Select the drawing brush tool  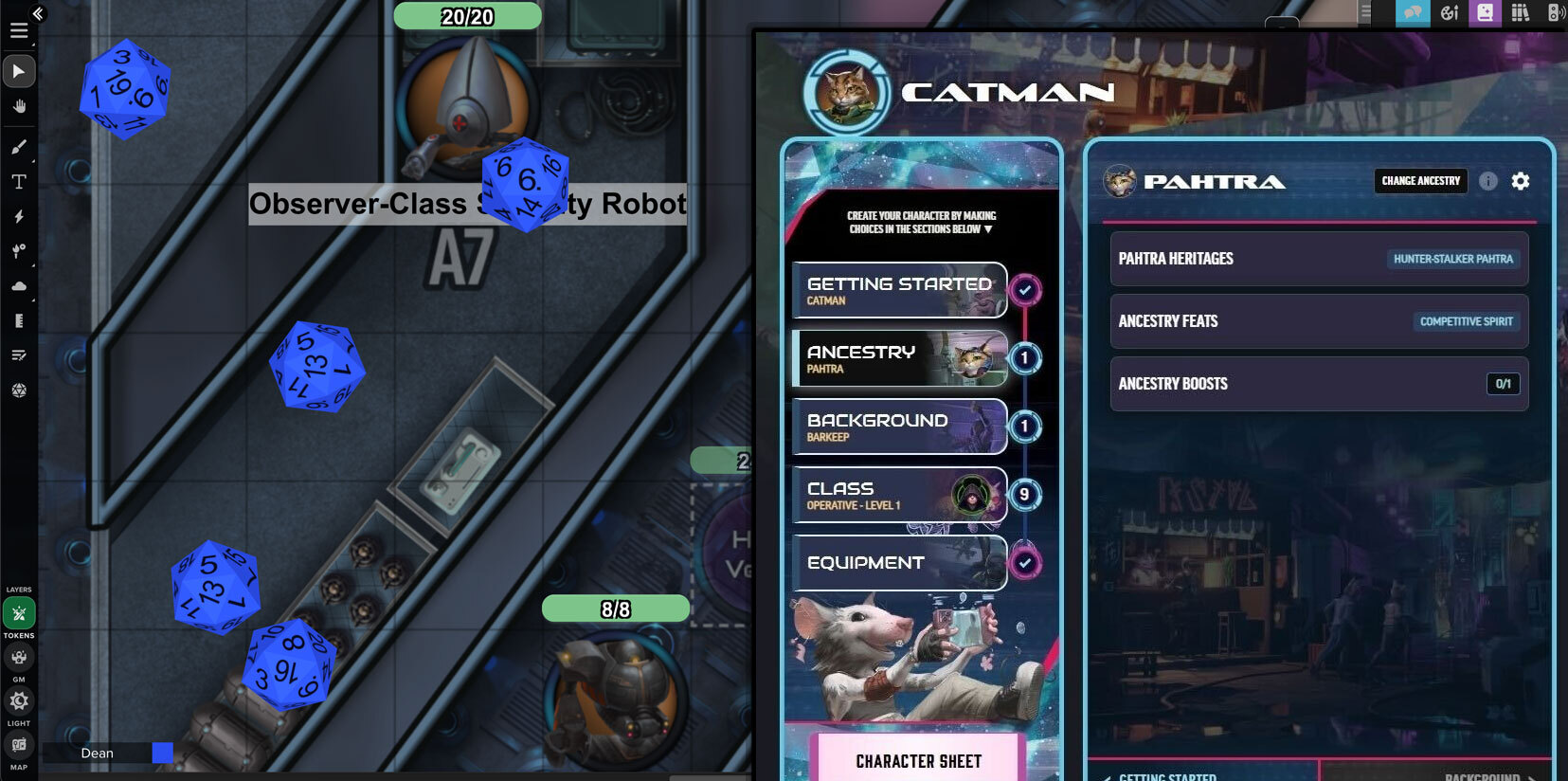19,146
